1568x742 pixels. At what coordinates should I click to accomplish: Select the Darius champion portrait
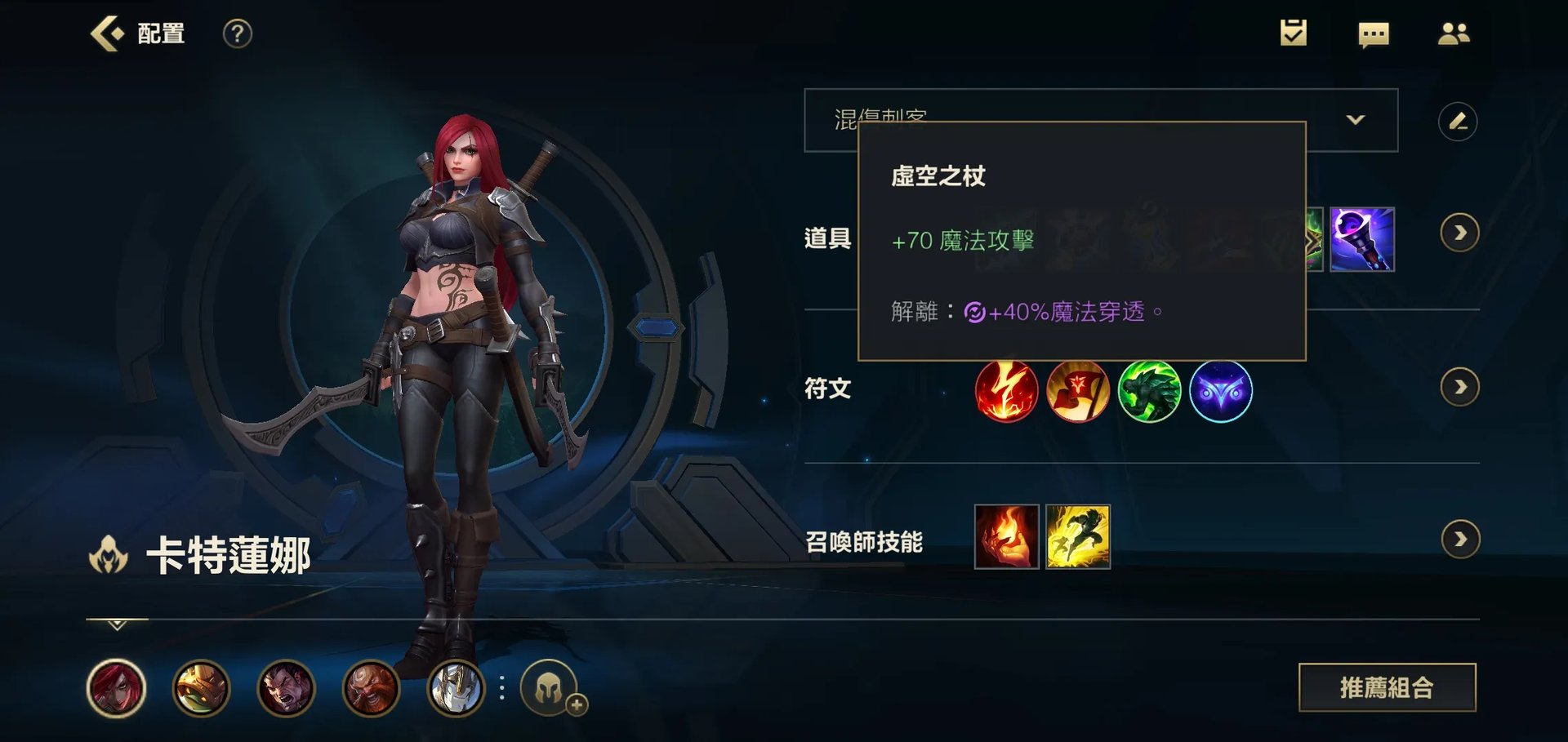[289, 690]
